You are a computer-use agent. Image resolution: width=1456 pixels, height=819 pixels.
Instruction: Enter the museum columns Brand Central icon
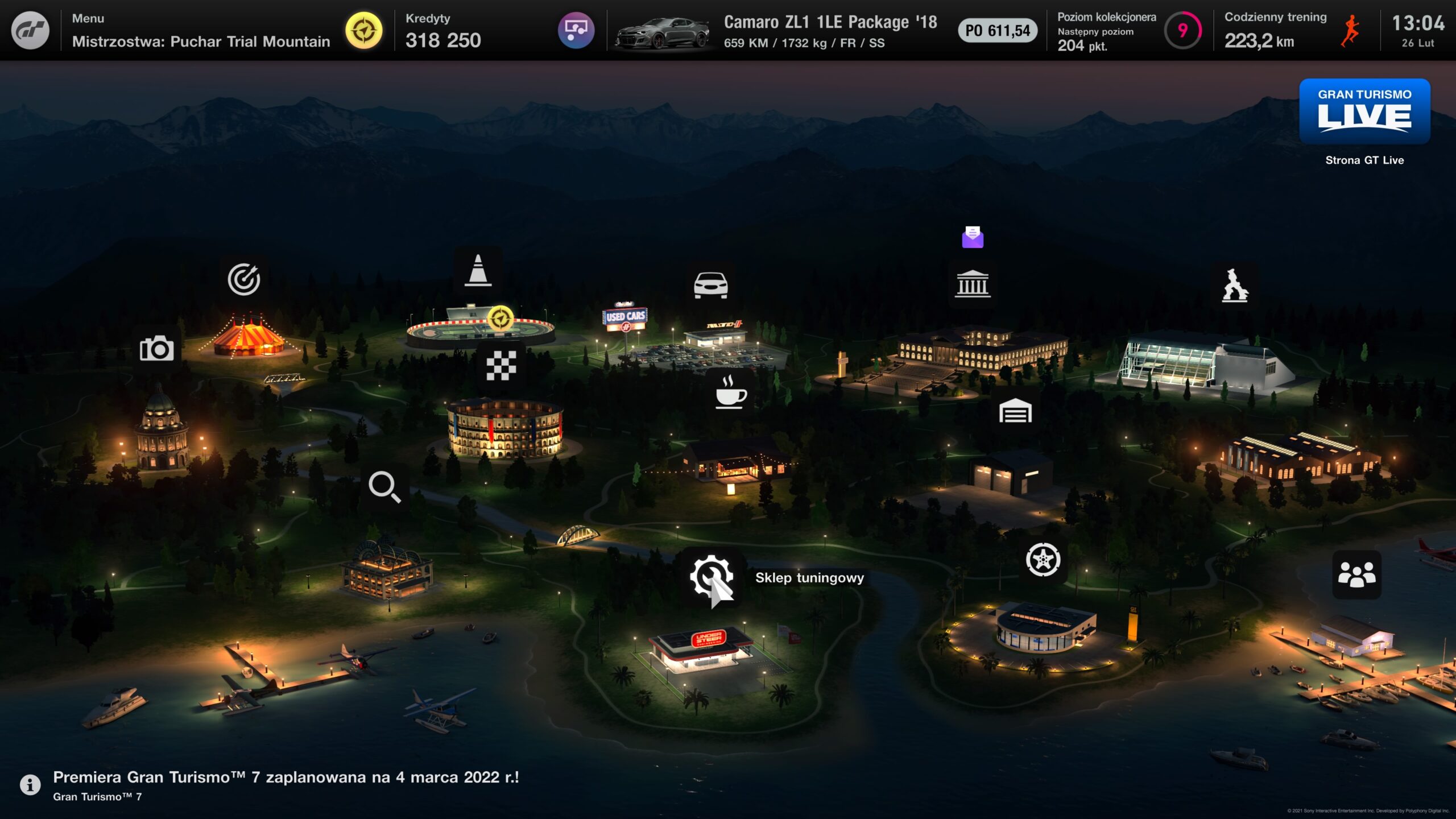point(973,284)
